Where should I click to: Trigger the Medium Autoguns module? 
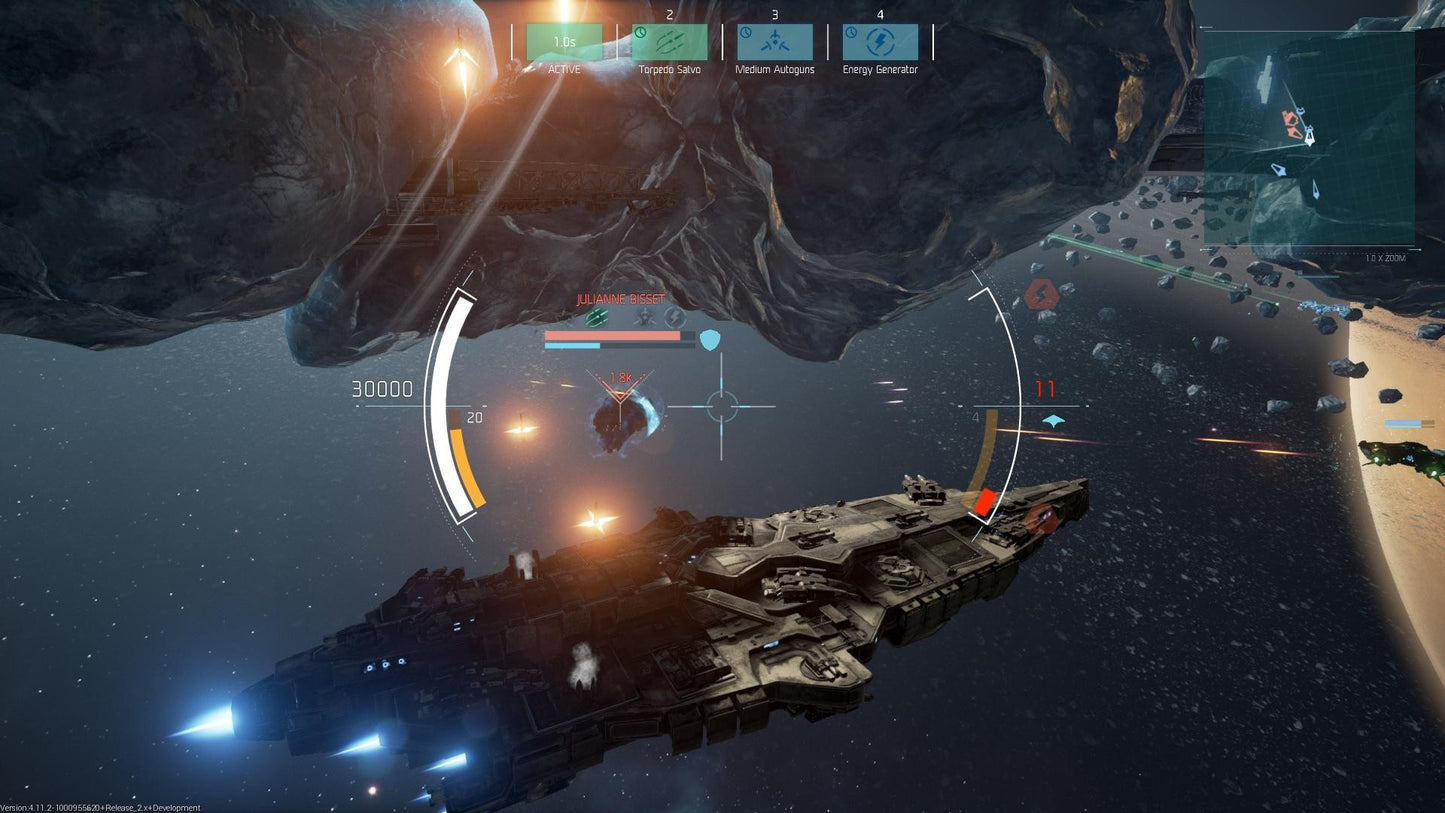tap(773, 42)
